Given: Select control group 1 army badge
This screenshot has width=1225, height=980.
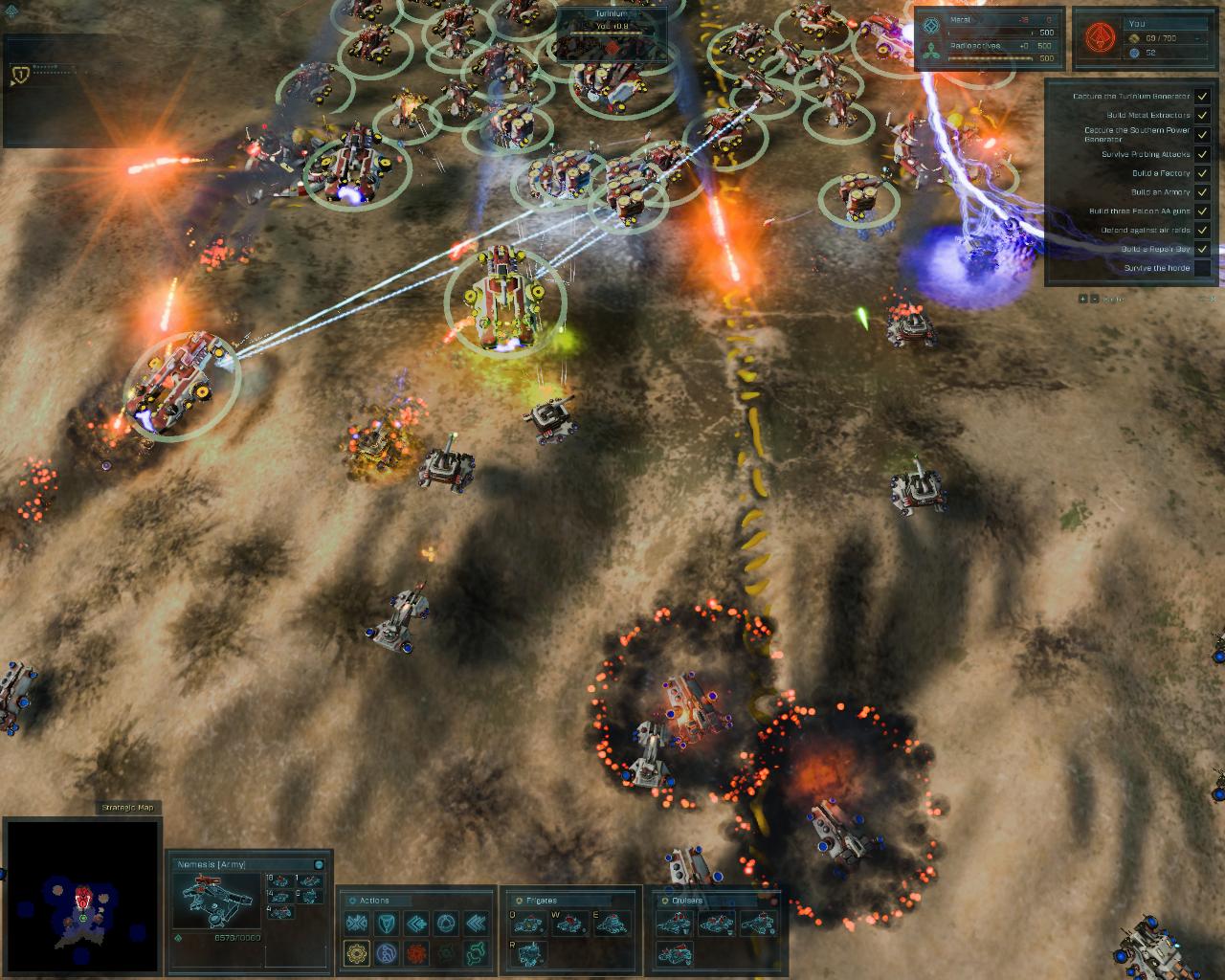Looking at the screenshot, I should (x=19, y=74).
